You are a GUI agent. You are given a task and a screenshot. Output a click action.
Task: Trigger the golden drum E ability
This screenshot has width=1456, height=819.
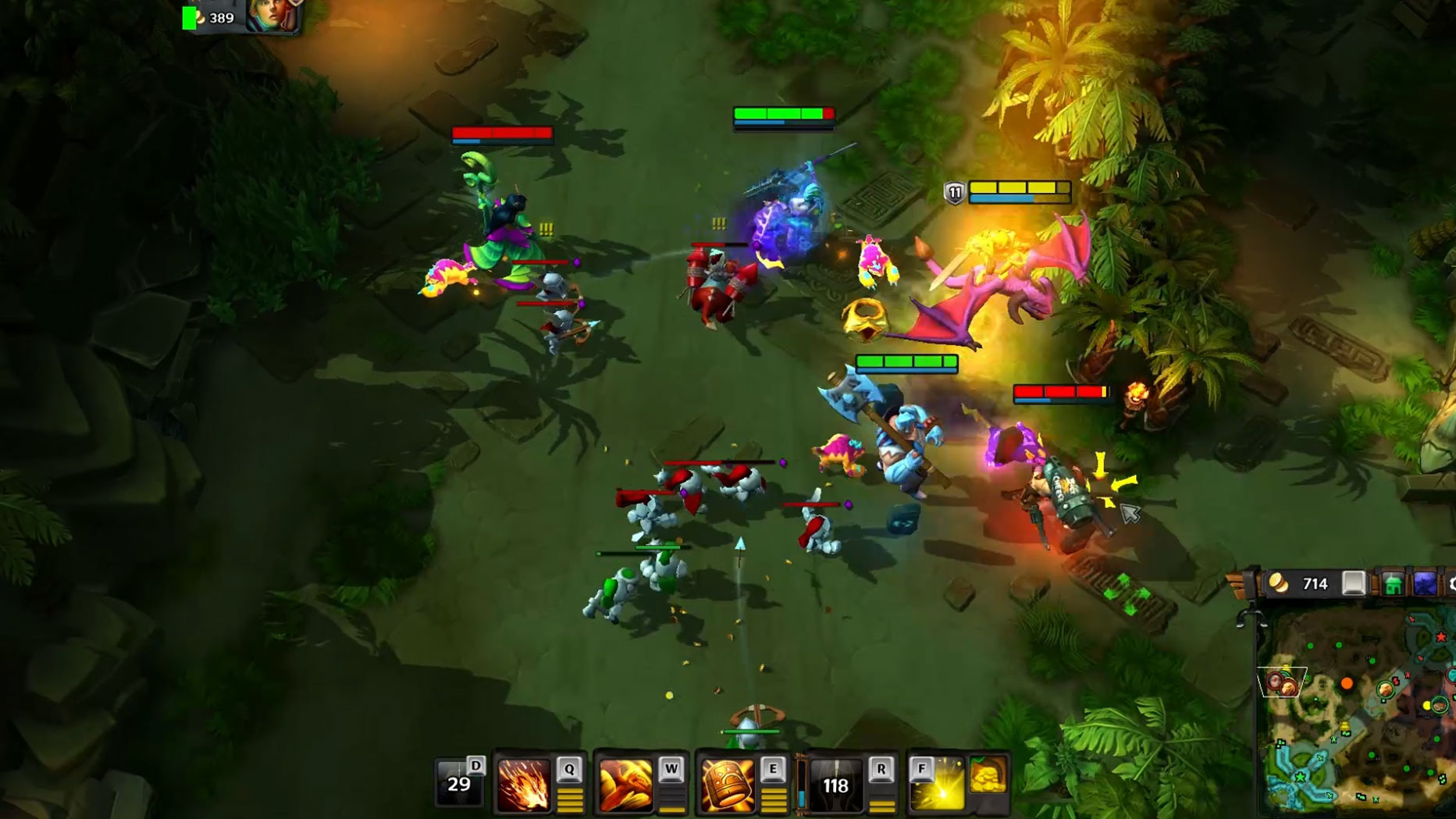(x=727, y=785)
